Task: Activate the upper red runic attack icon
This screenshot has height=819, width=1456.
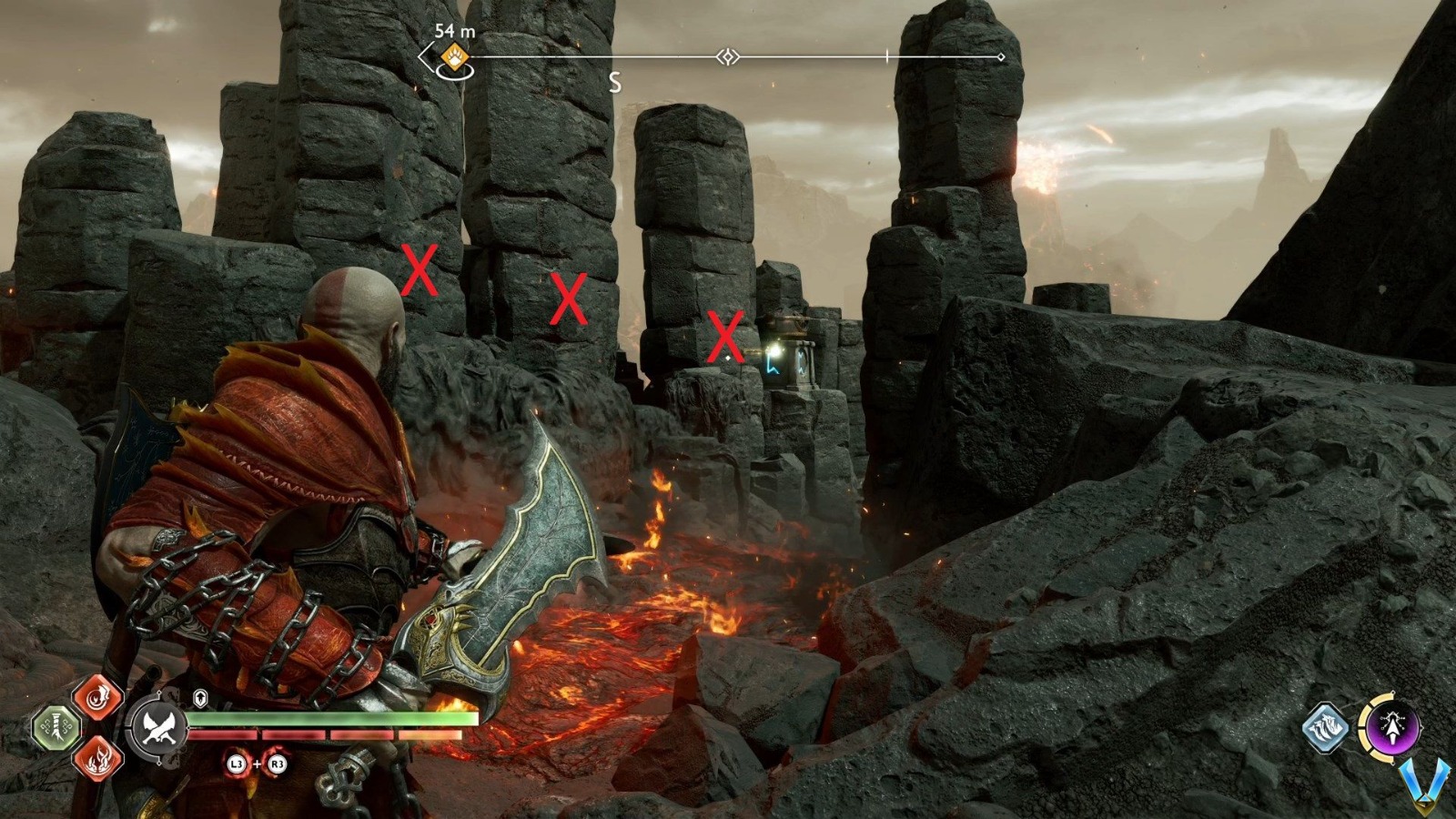Action: point(98,698)
